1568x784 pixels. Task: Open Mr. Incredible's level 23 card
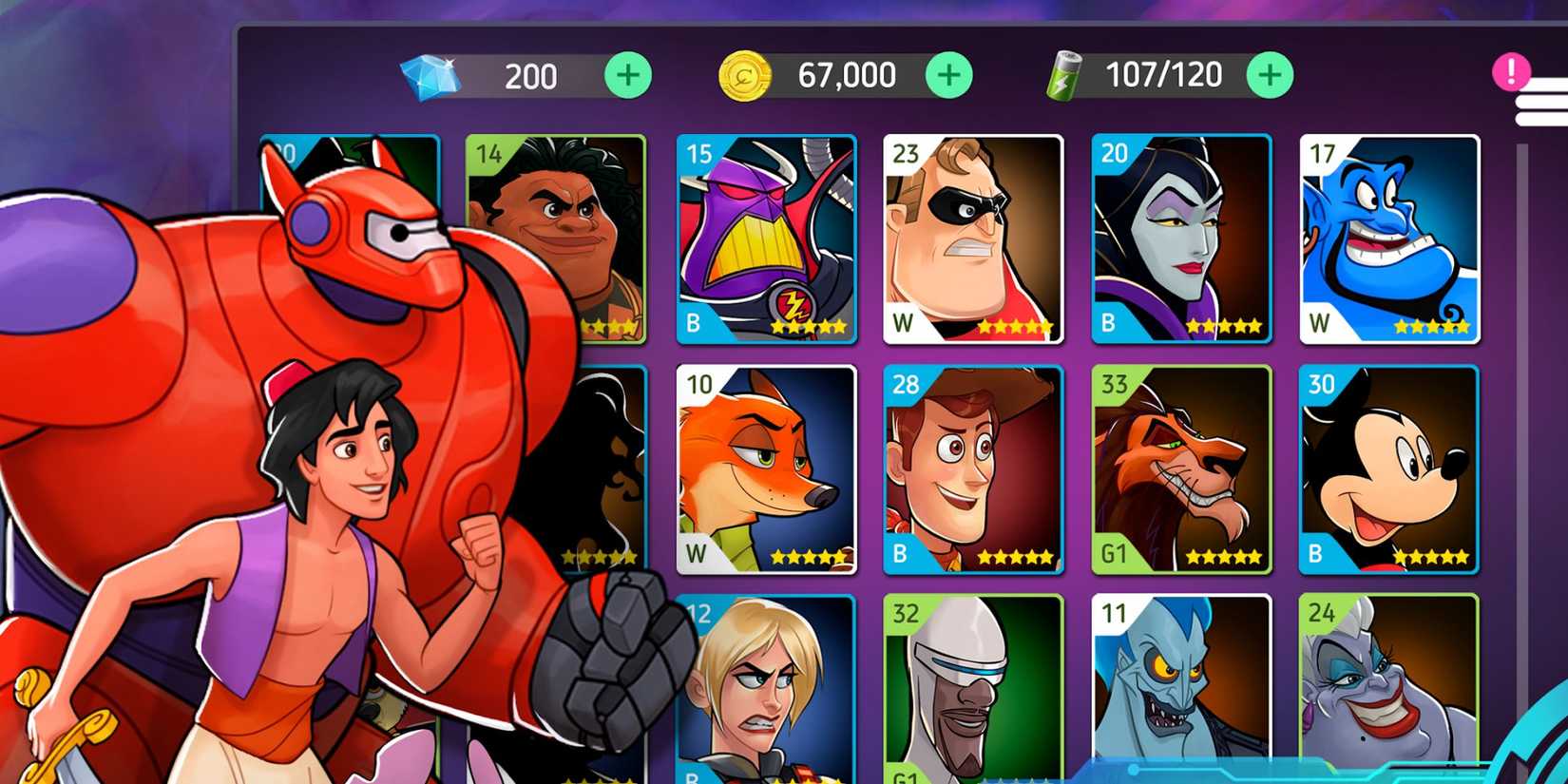pos(974,238)
